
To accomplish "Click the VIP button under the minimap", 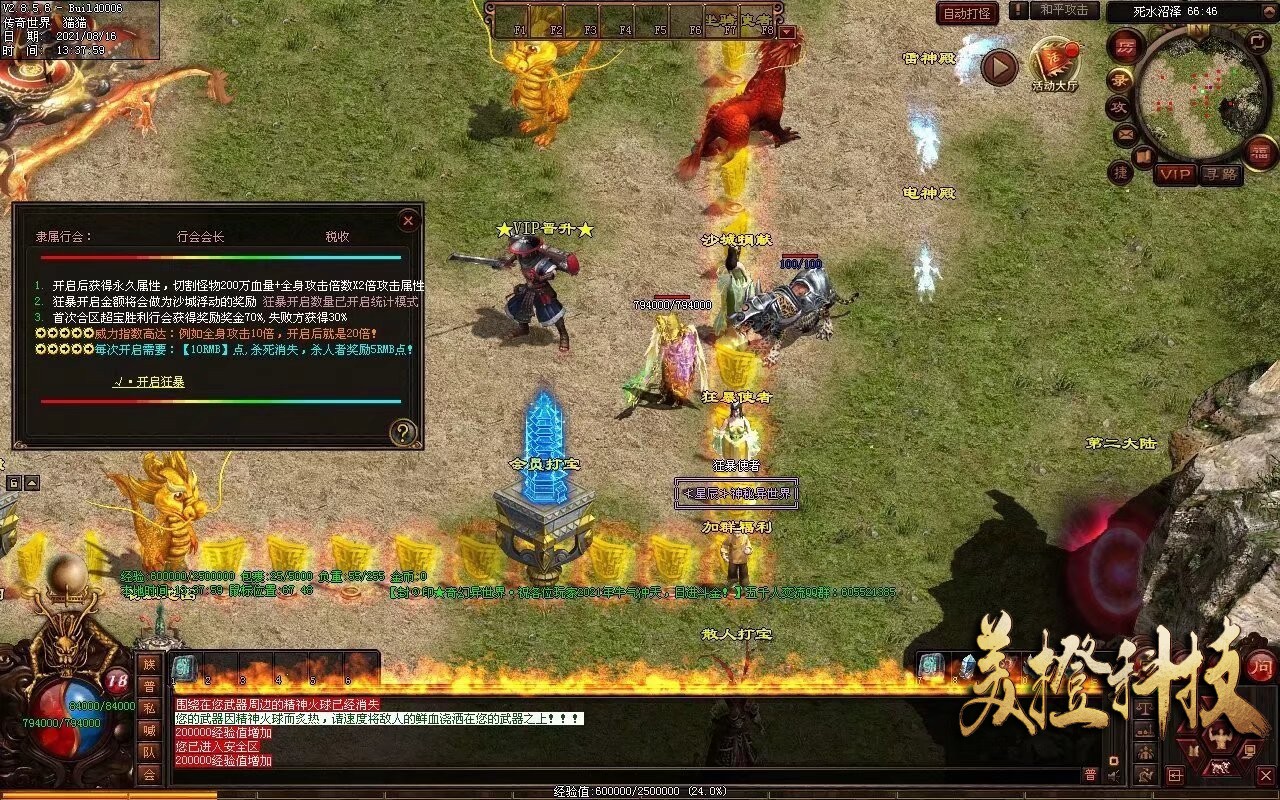I will (1174, 174).
